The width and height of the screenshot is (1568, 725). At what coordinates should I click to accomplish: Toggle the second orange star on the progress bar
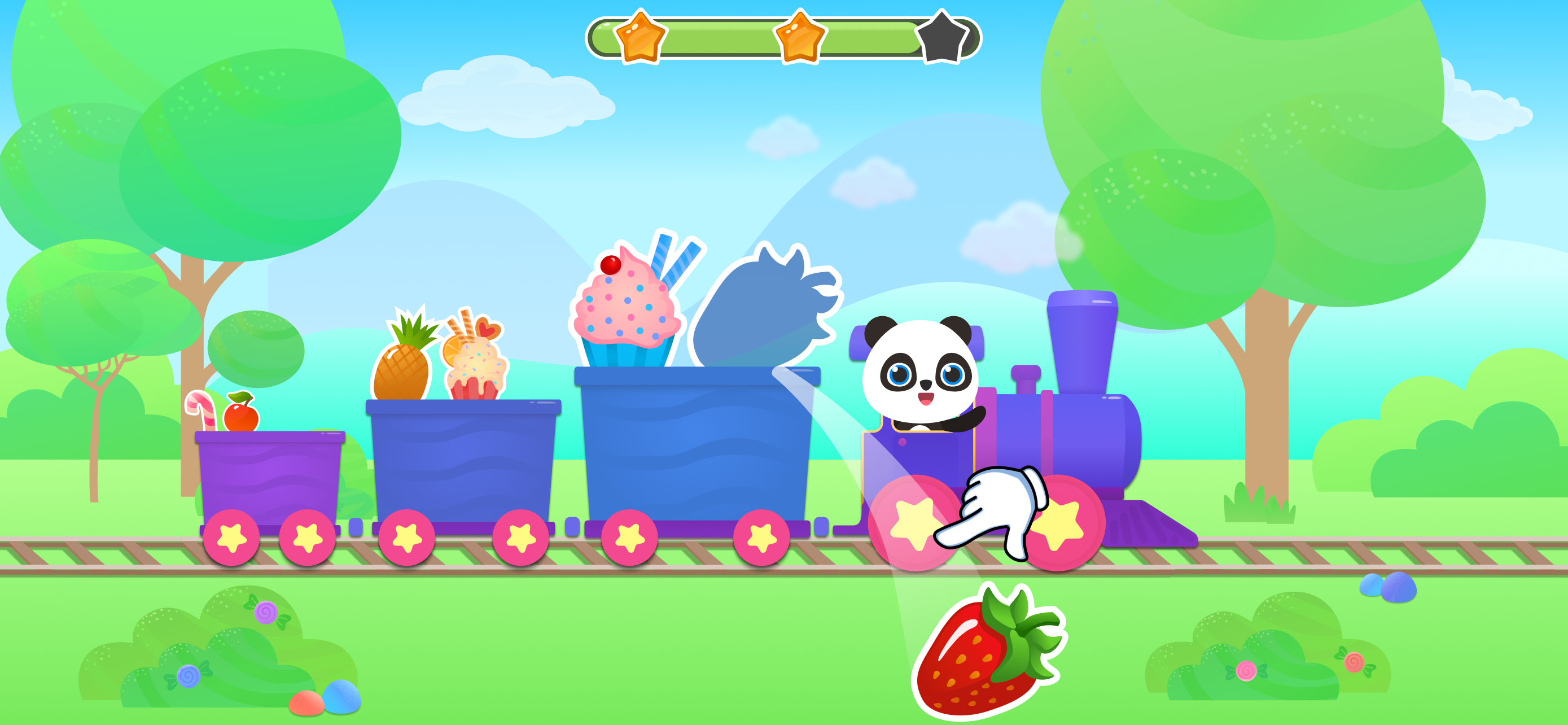click(799, 39)
